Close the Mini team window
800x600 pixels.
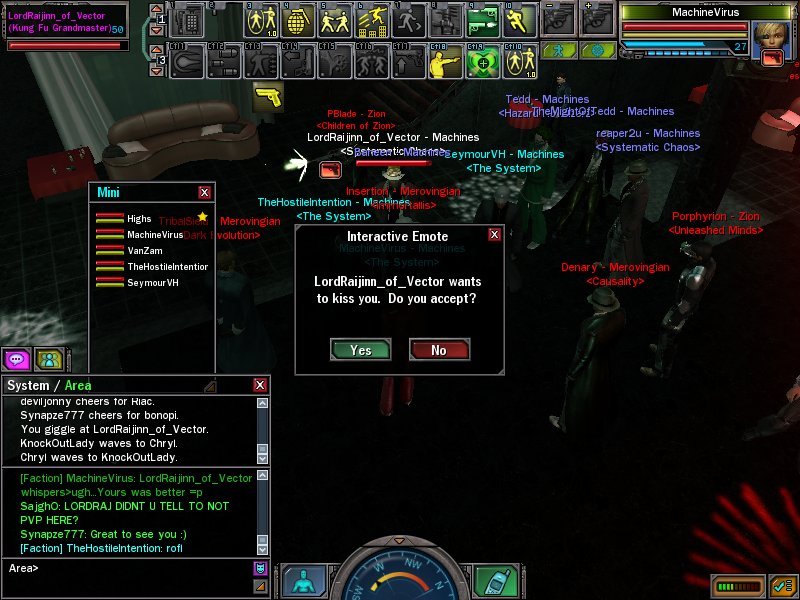[205, 192]
